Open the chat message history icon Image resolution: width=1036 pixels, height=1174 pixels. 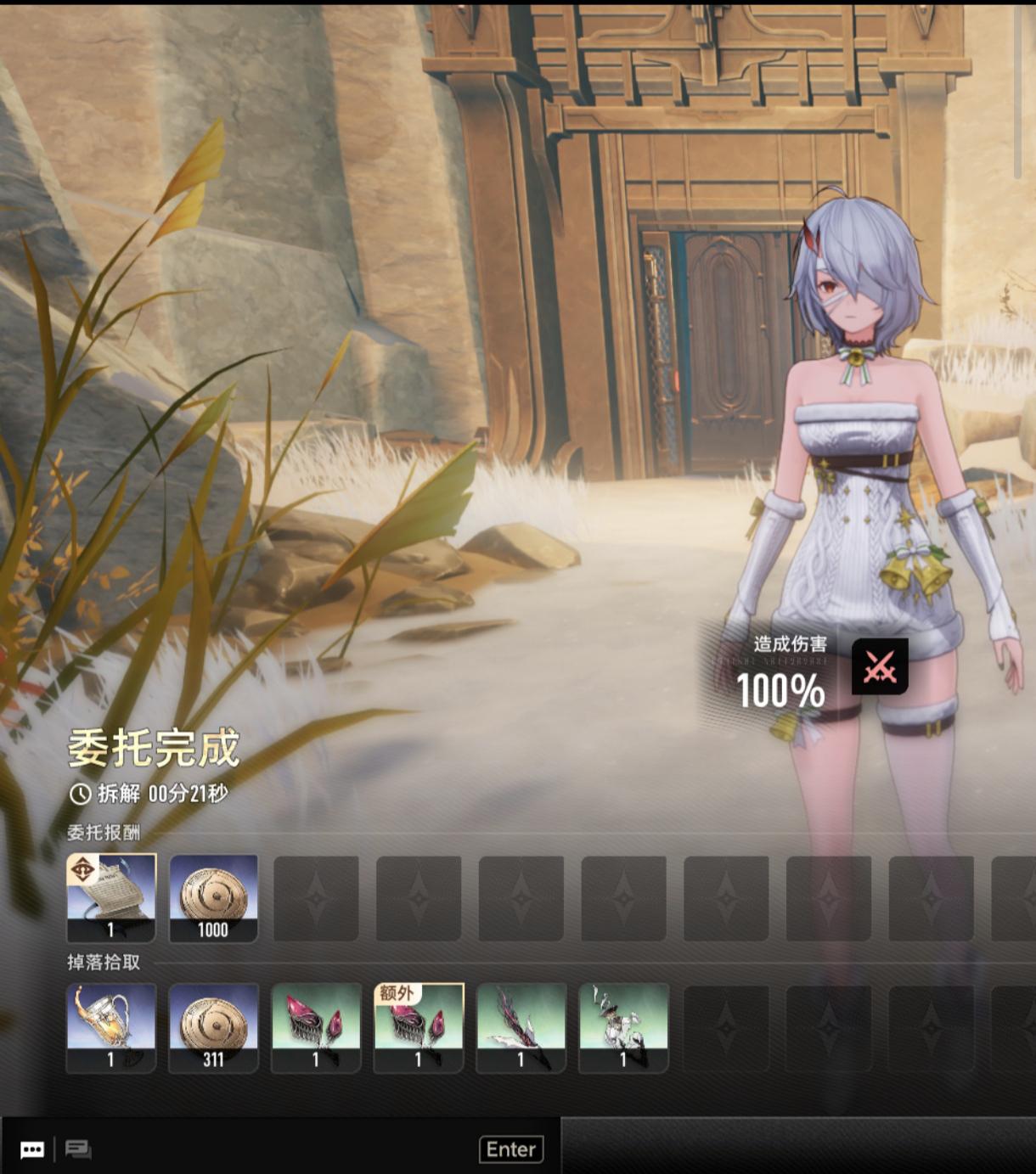78,1149
